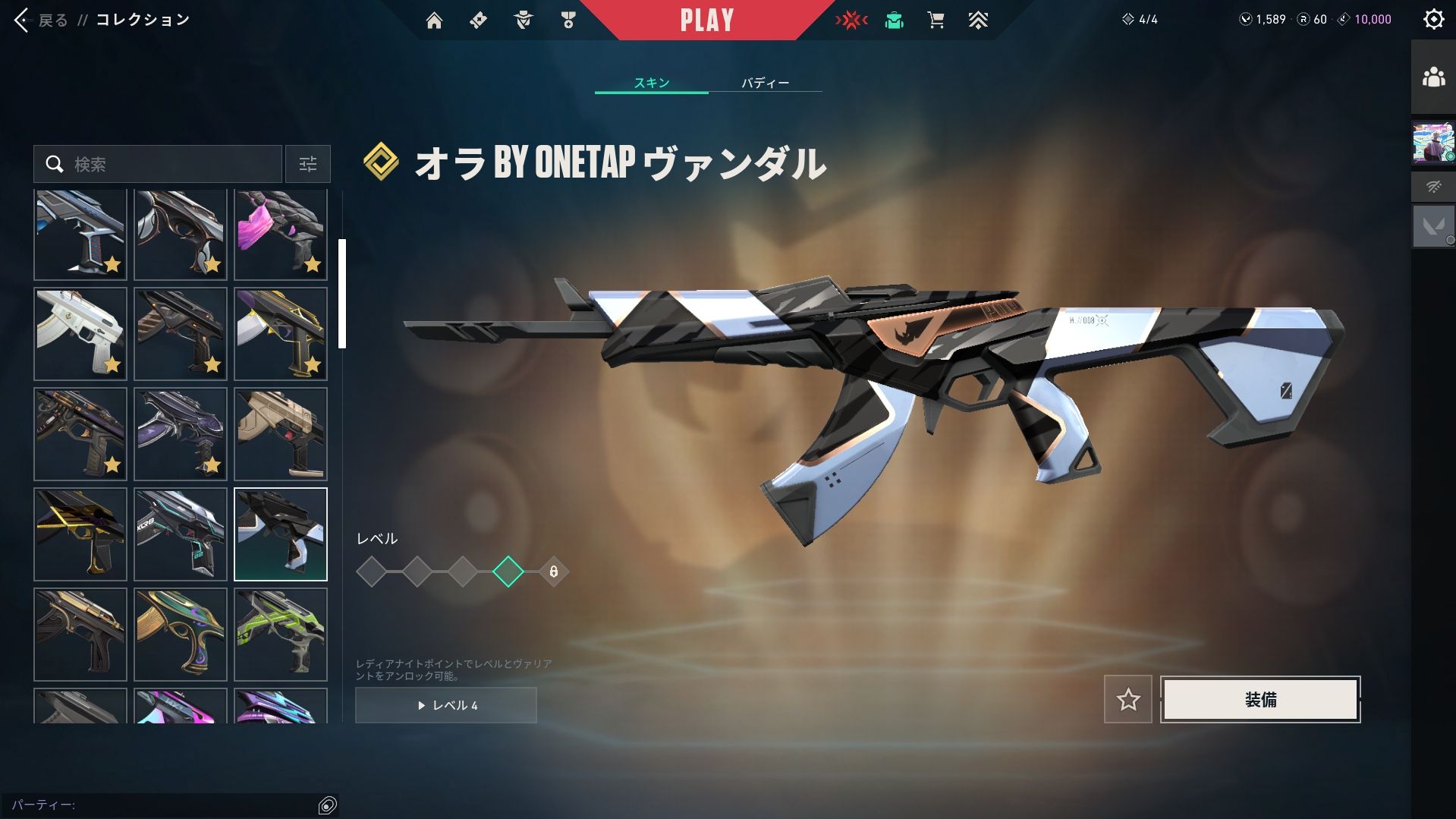This screenshot has height=819, width=1456.
Task: Choose the first level diamond
Action: pos(371,572)
